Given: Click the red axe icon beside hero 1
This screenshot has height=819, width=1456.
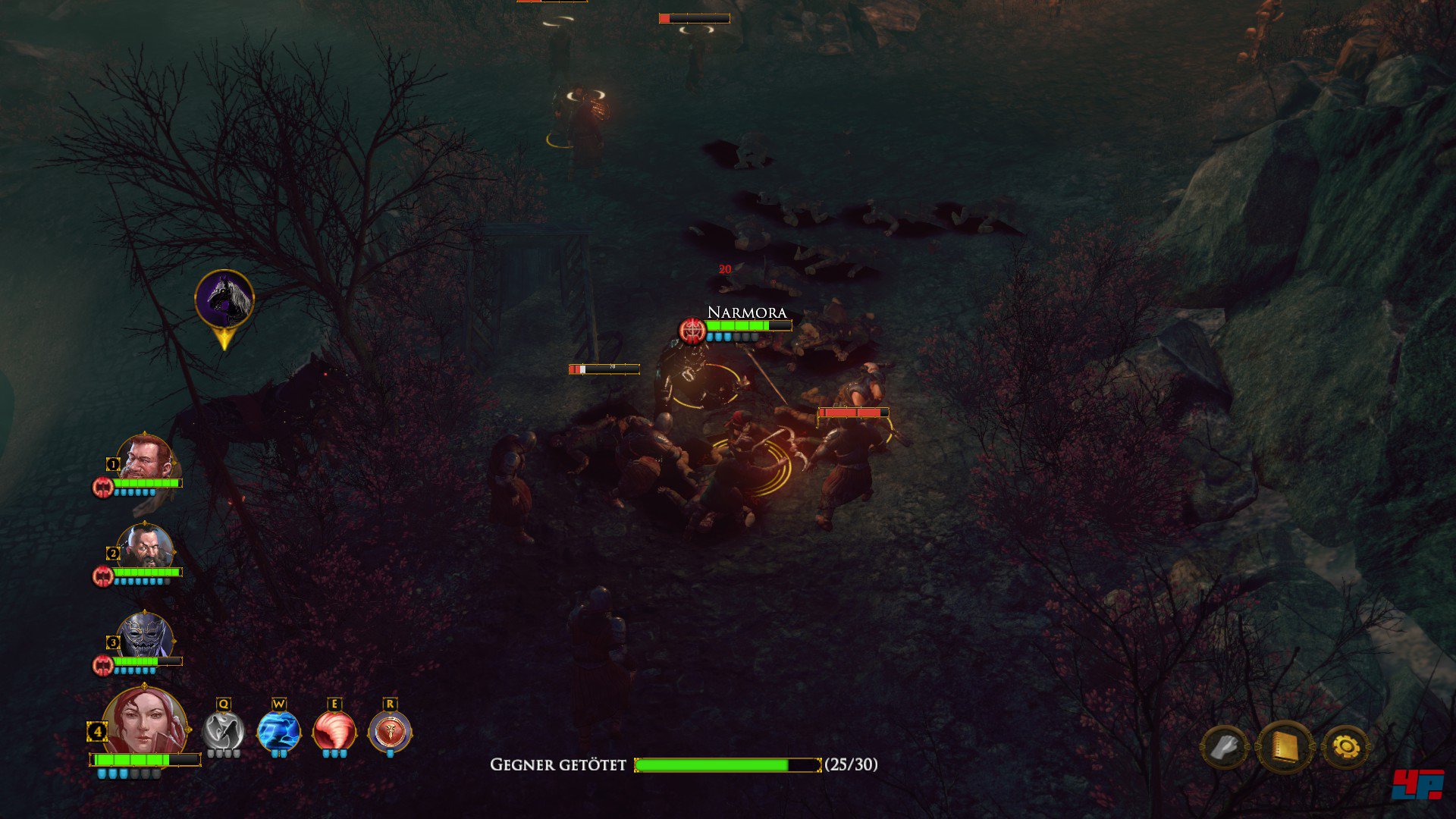Looking at the screenshot, I should pyautogui.click(x=102, y=487).
